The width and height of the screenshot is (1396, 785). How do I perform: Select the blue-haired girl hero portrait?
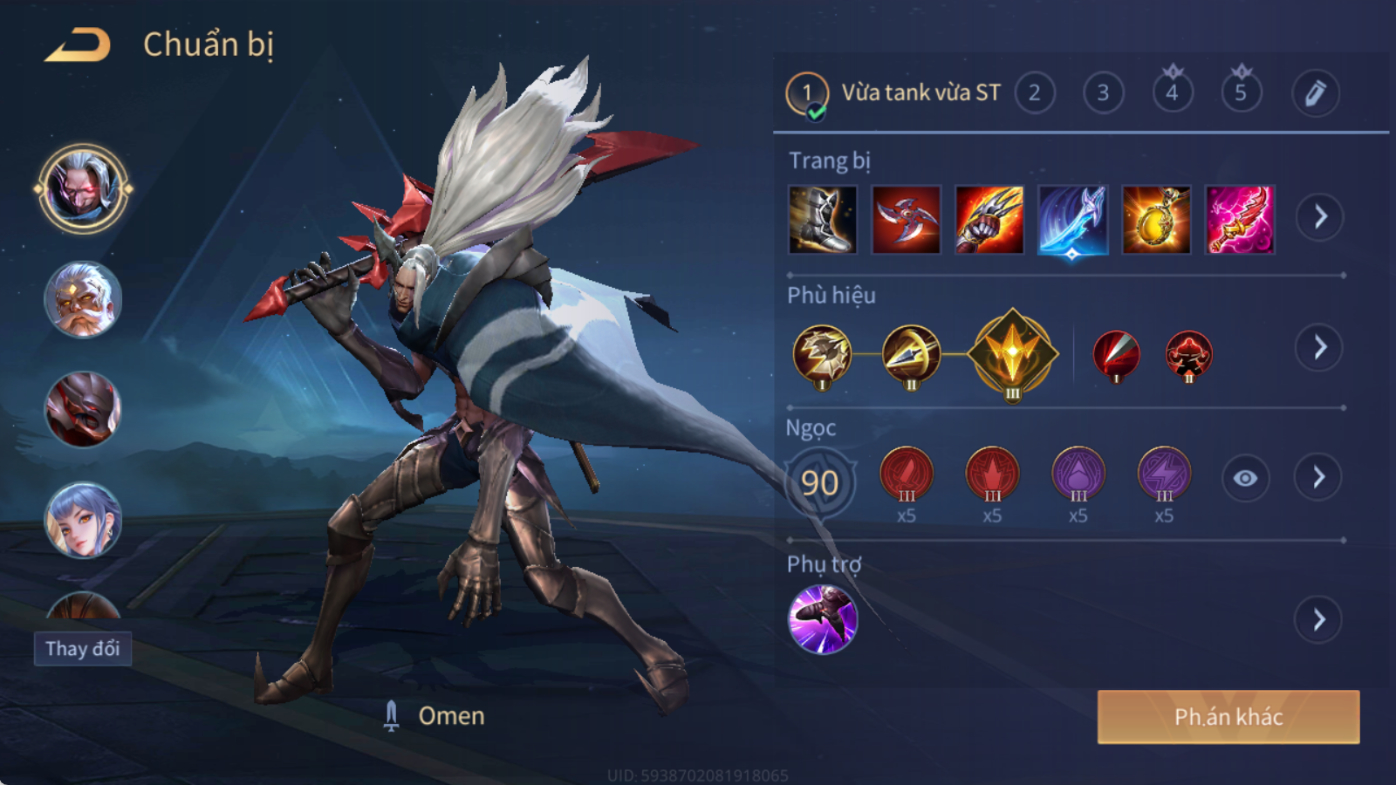83,520
